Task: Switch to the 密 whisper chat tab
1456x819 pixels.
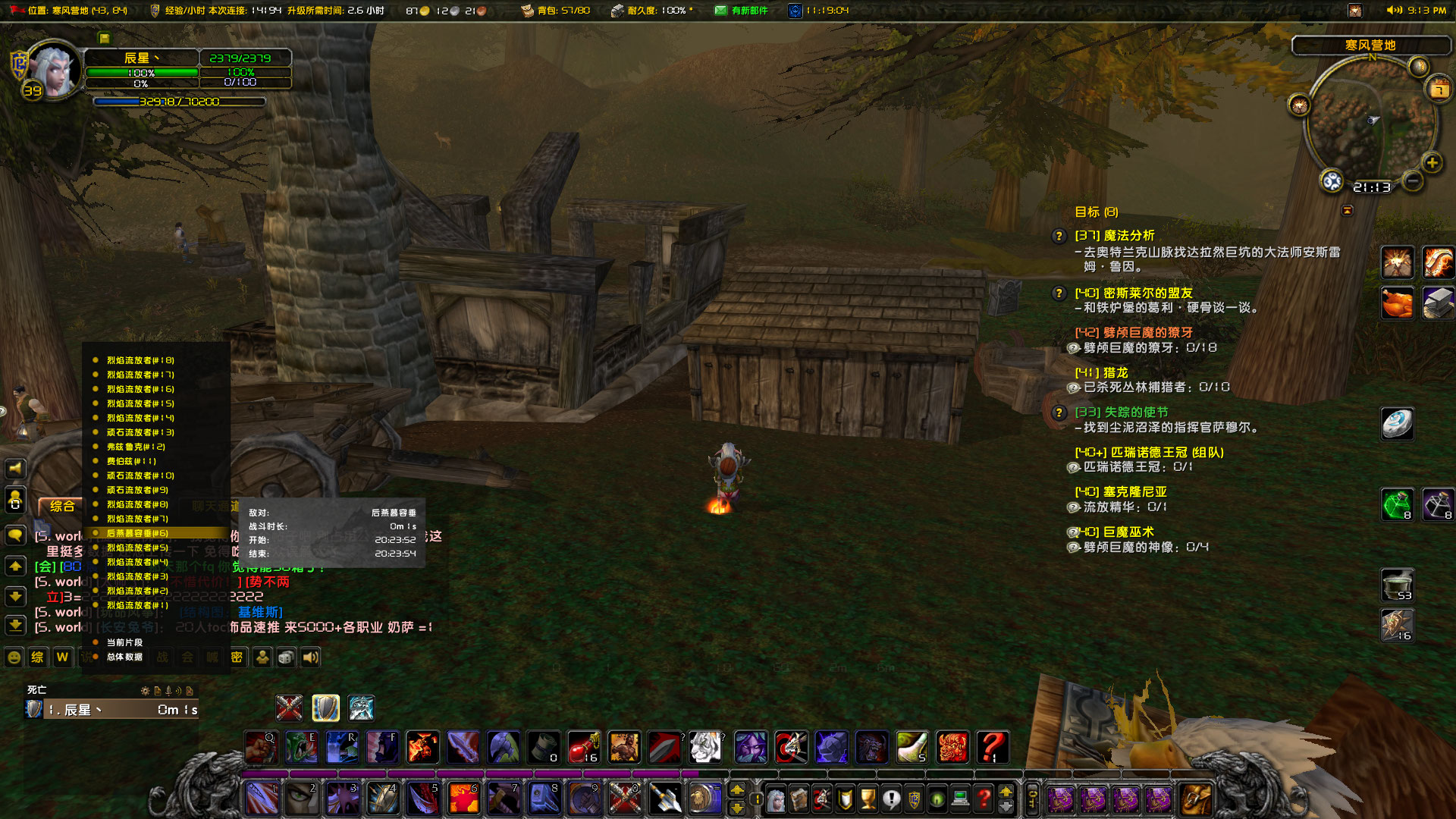Action: 236,657
